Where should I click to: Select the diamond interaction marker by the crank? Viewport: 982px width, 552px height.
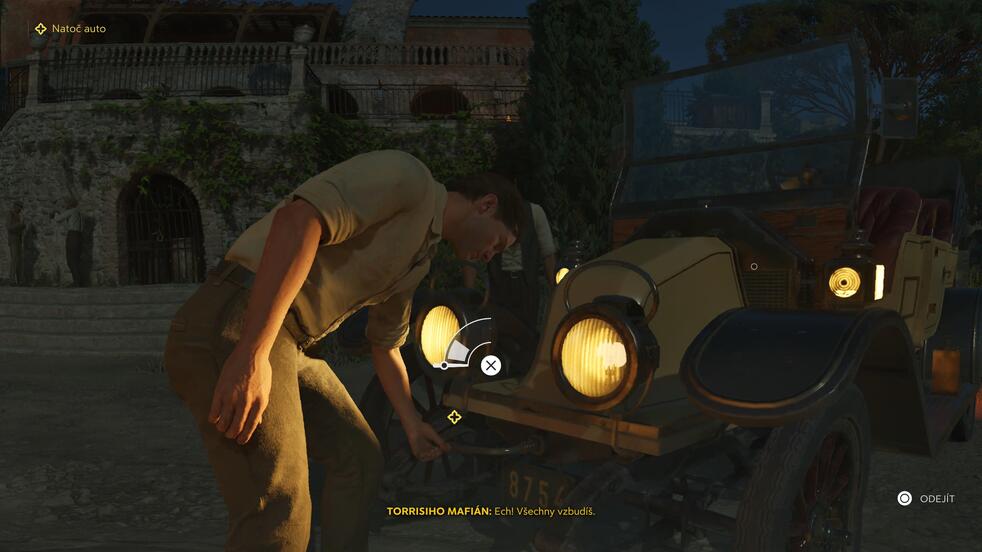[x=454, y=417]
